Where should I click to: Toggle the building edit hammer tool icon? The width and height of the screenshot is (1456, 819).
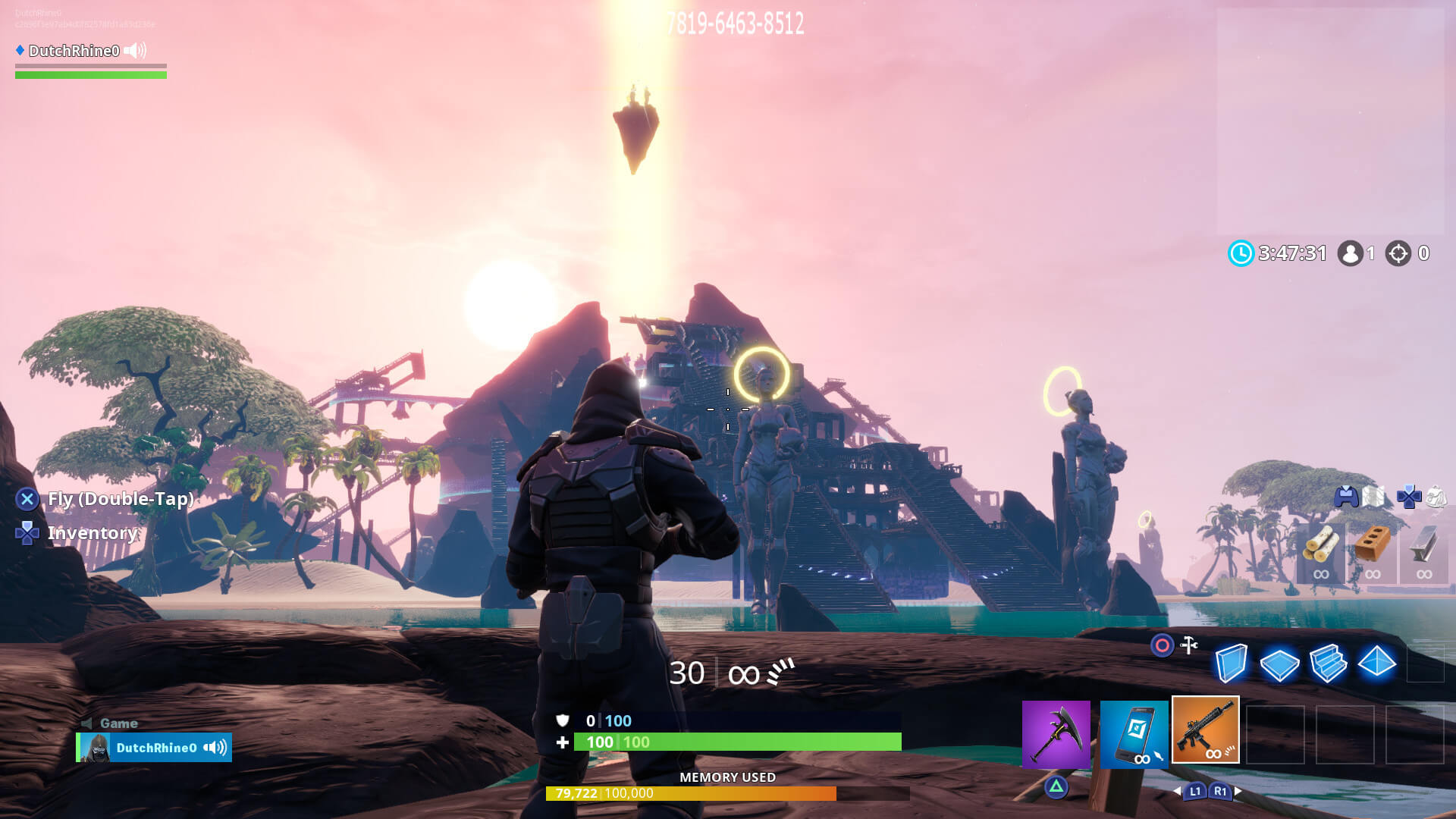(1188, 643)
